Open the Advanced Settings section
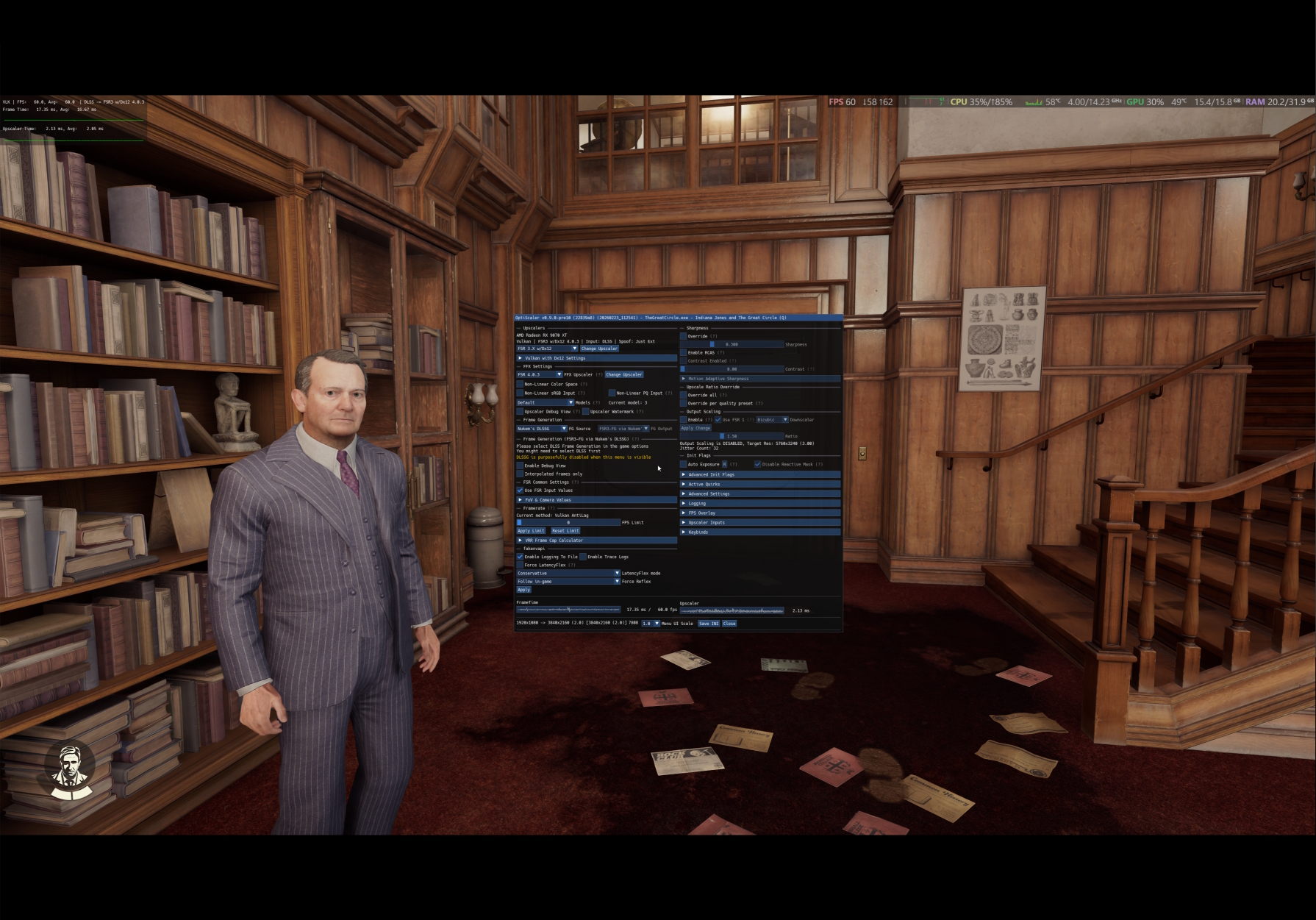This screenshot has height=920, width=1316. click(x=709, y=493)
